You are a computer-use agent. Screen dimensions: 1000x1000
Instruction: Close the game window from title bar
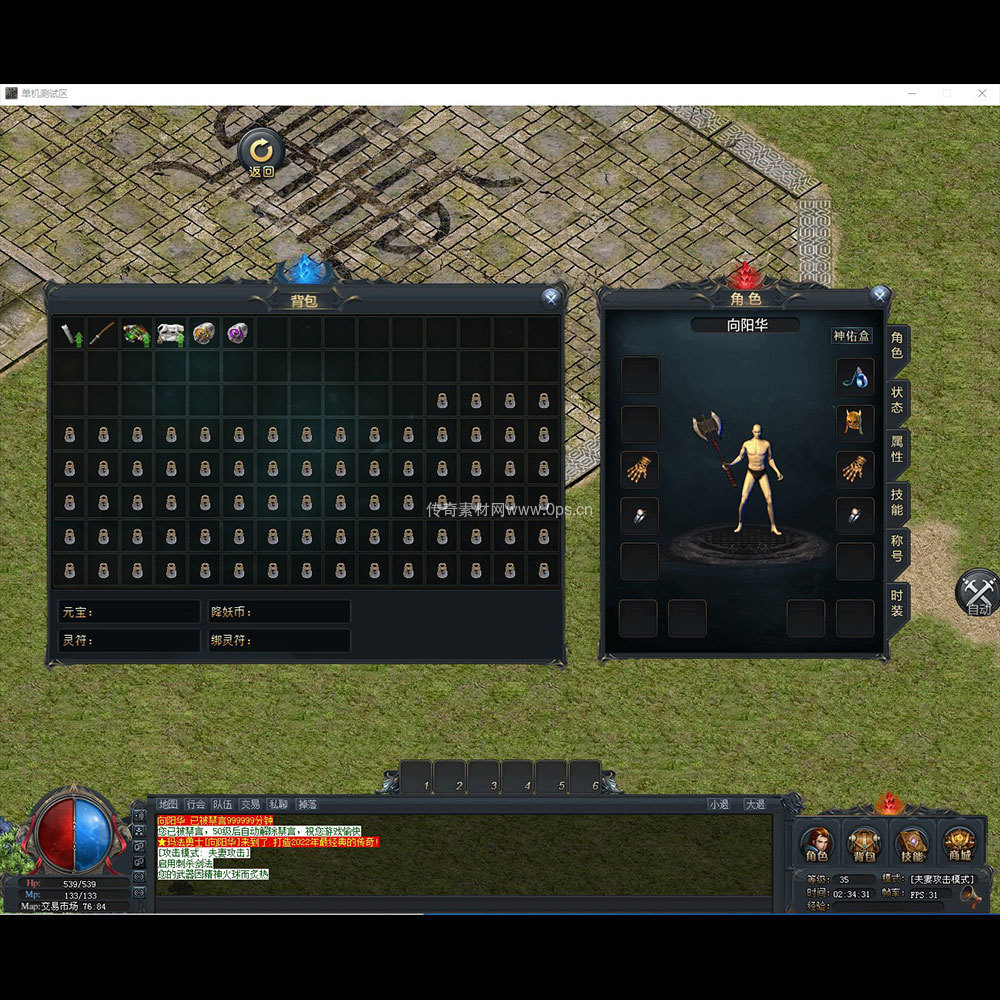click(x=982, y=93)
